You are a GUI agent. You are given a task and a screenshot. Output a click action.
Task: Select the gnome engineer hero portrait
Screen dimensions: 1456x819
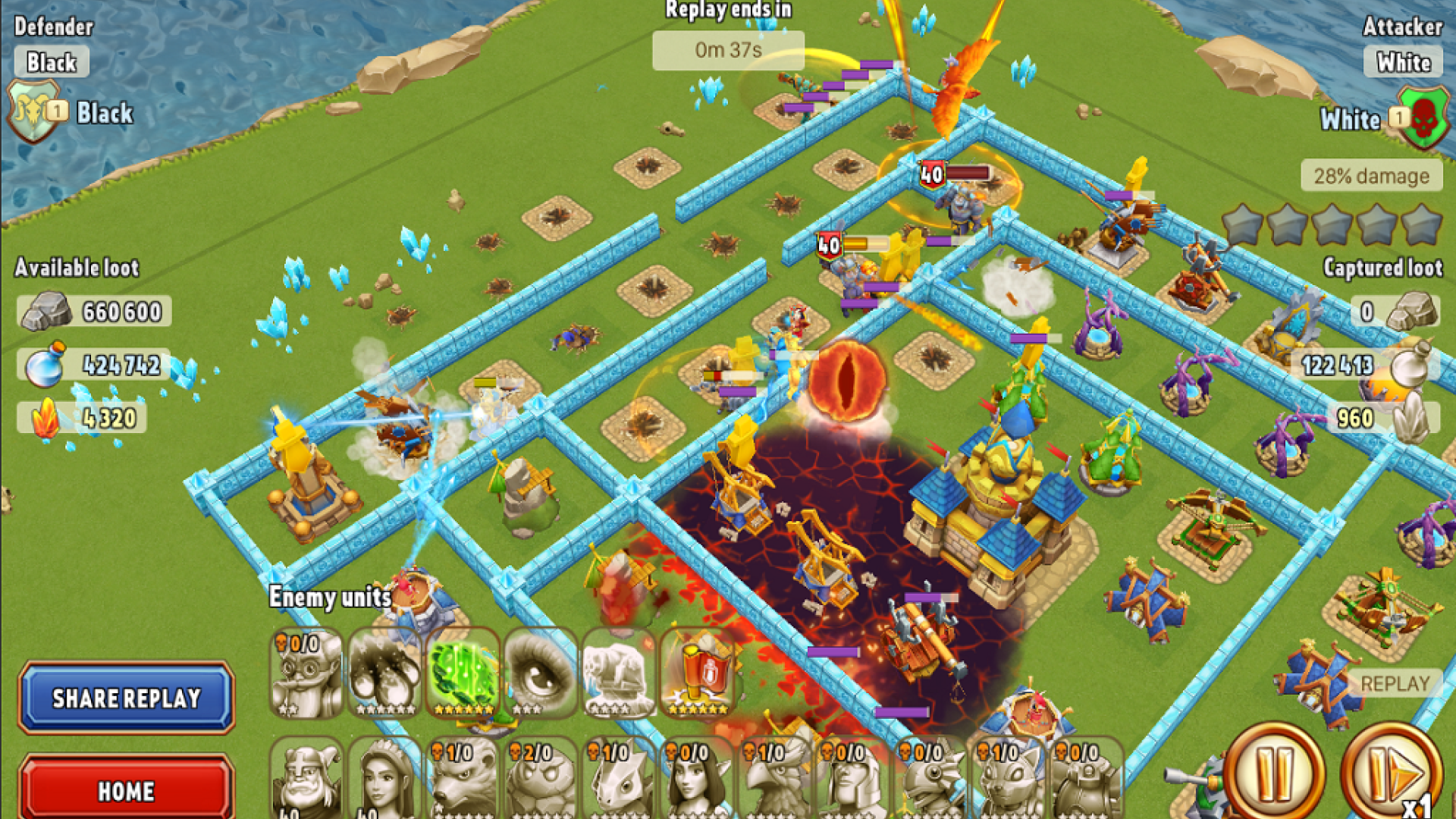click(306, 675)
